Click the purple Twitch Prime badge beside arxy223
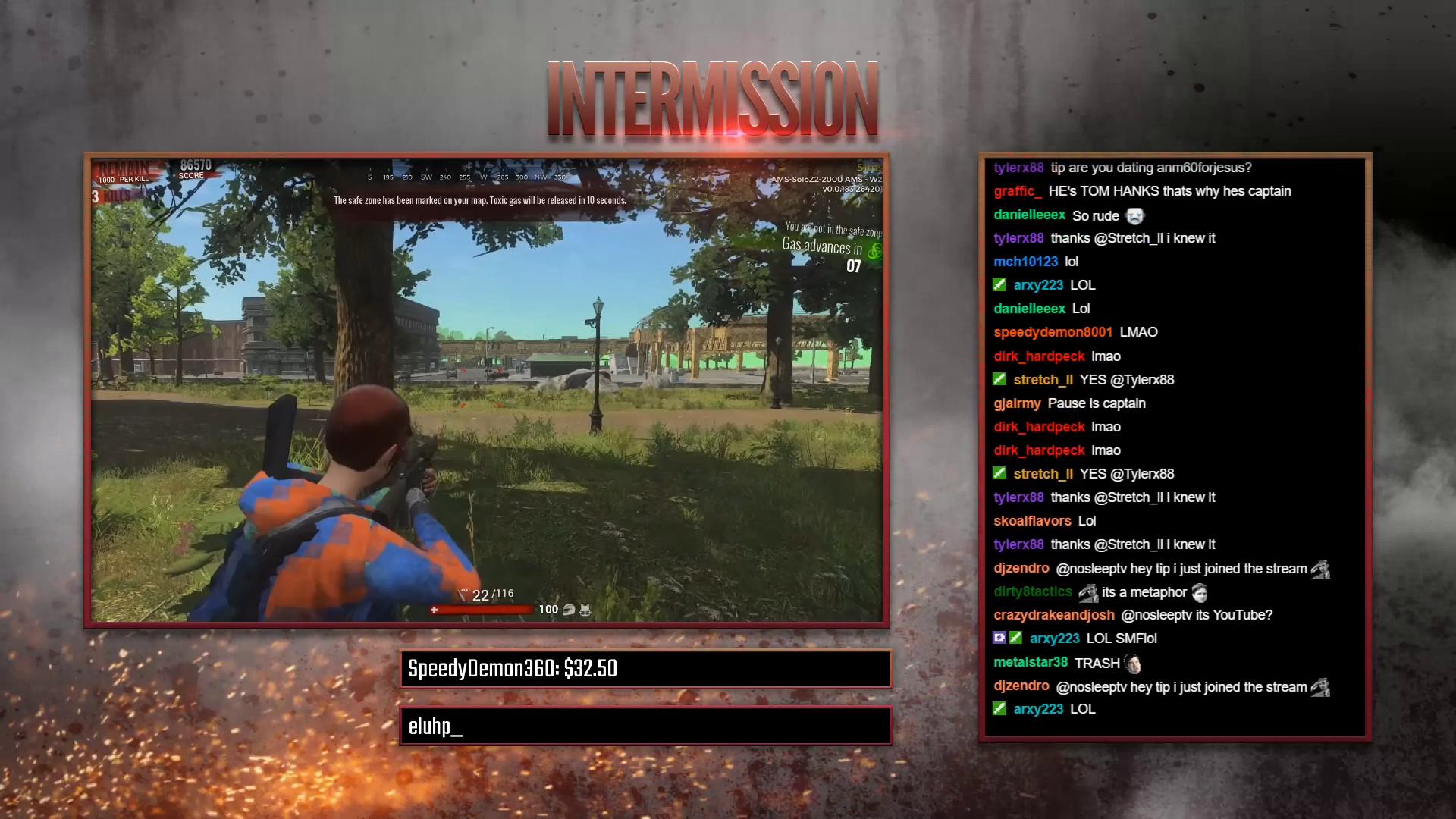 click(999, 638)
